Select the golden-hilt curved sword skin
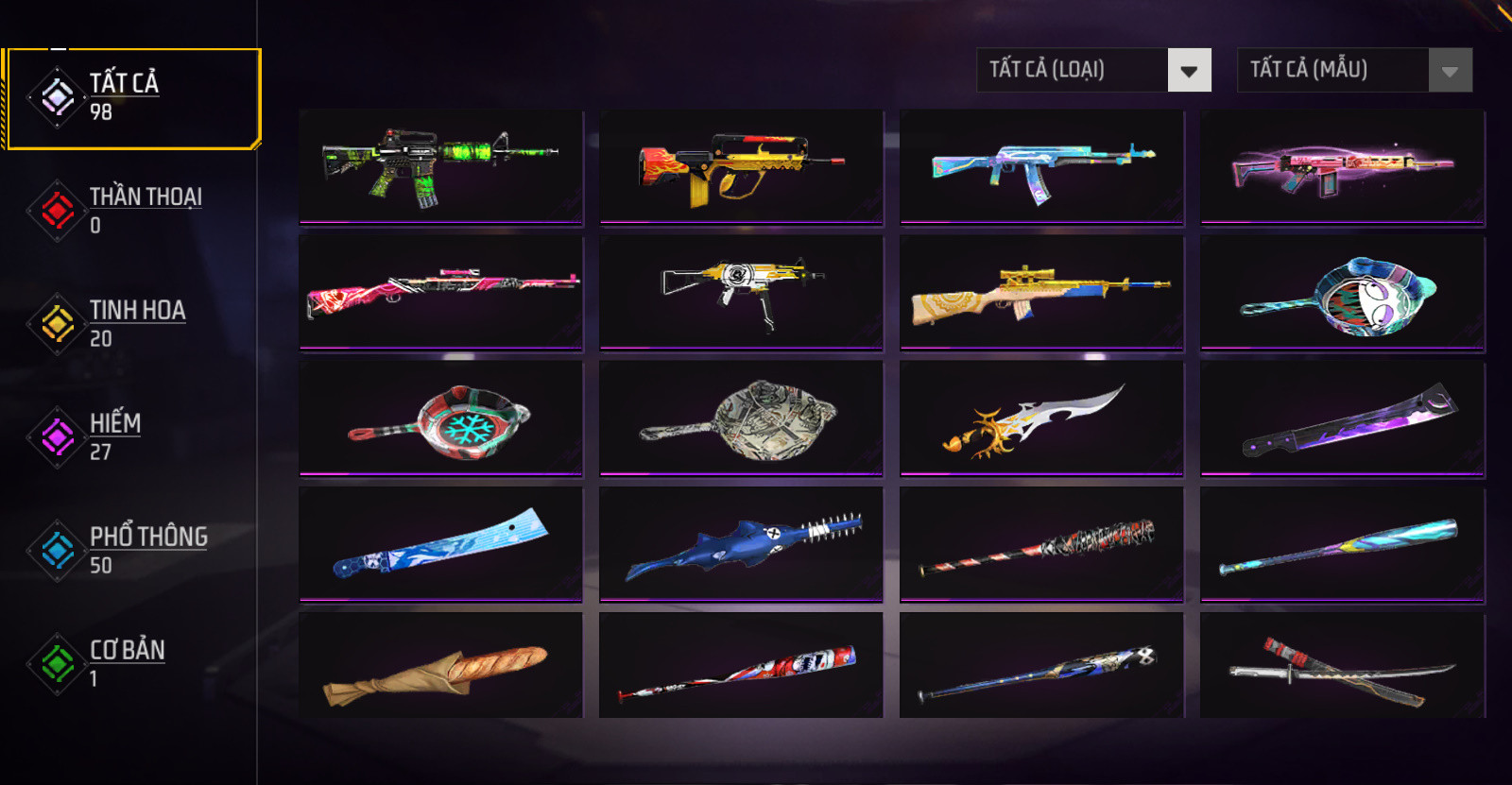The width and height of the screenshot is (1512, 785). point(1041,418)
